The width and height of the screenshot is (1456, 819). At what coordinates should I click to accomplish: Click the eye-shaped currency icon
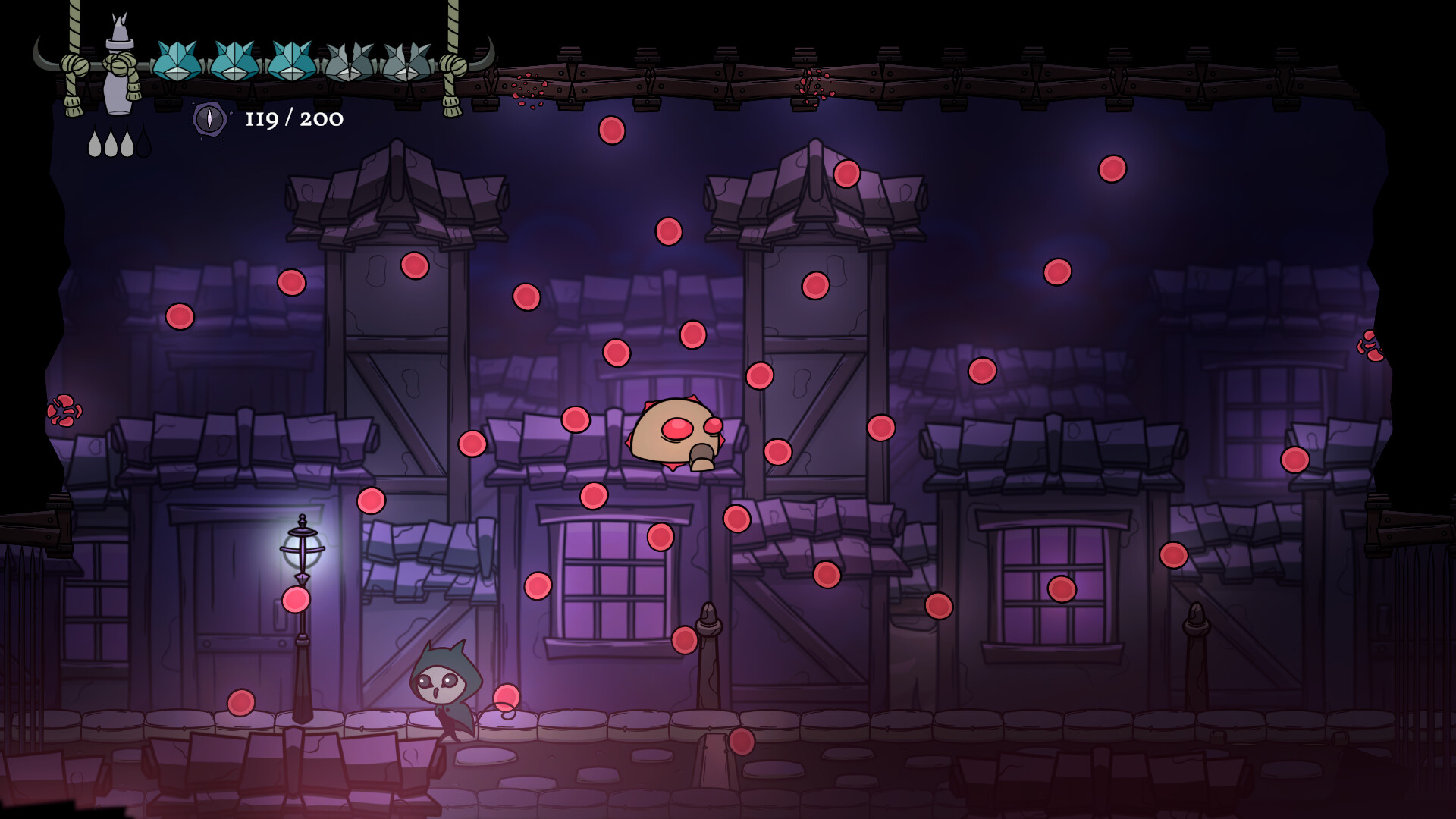click(209, 119)
